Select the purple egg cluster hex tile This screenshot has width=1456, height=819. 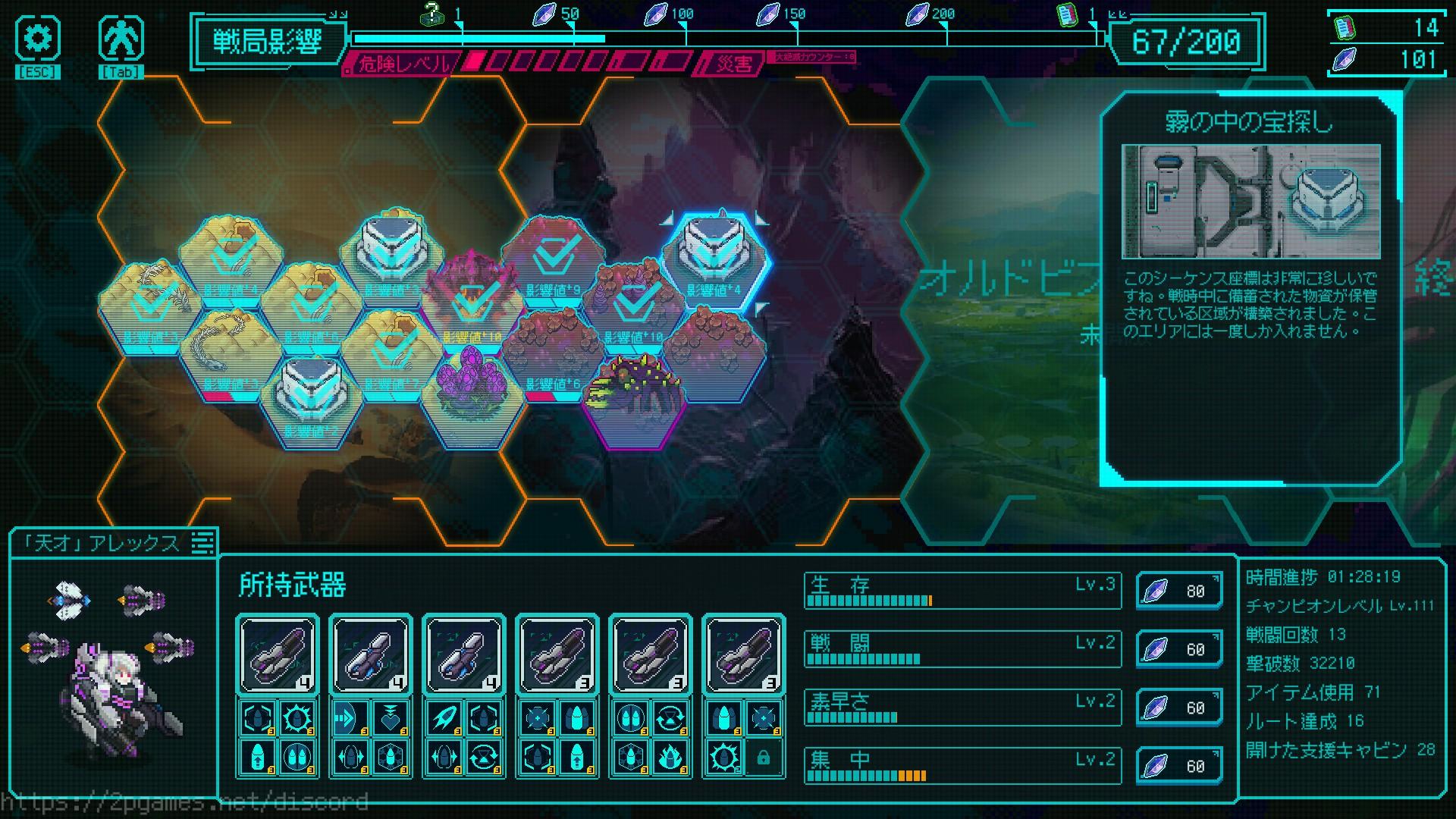473,397
